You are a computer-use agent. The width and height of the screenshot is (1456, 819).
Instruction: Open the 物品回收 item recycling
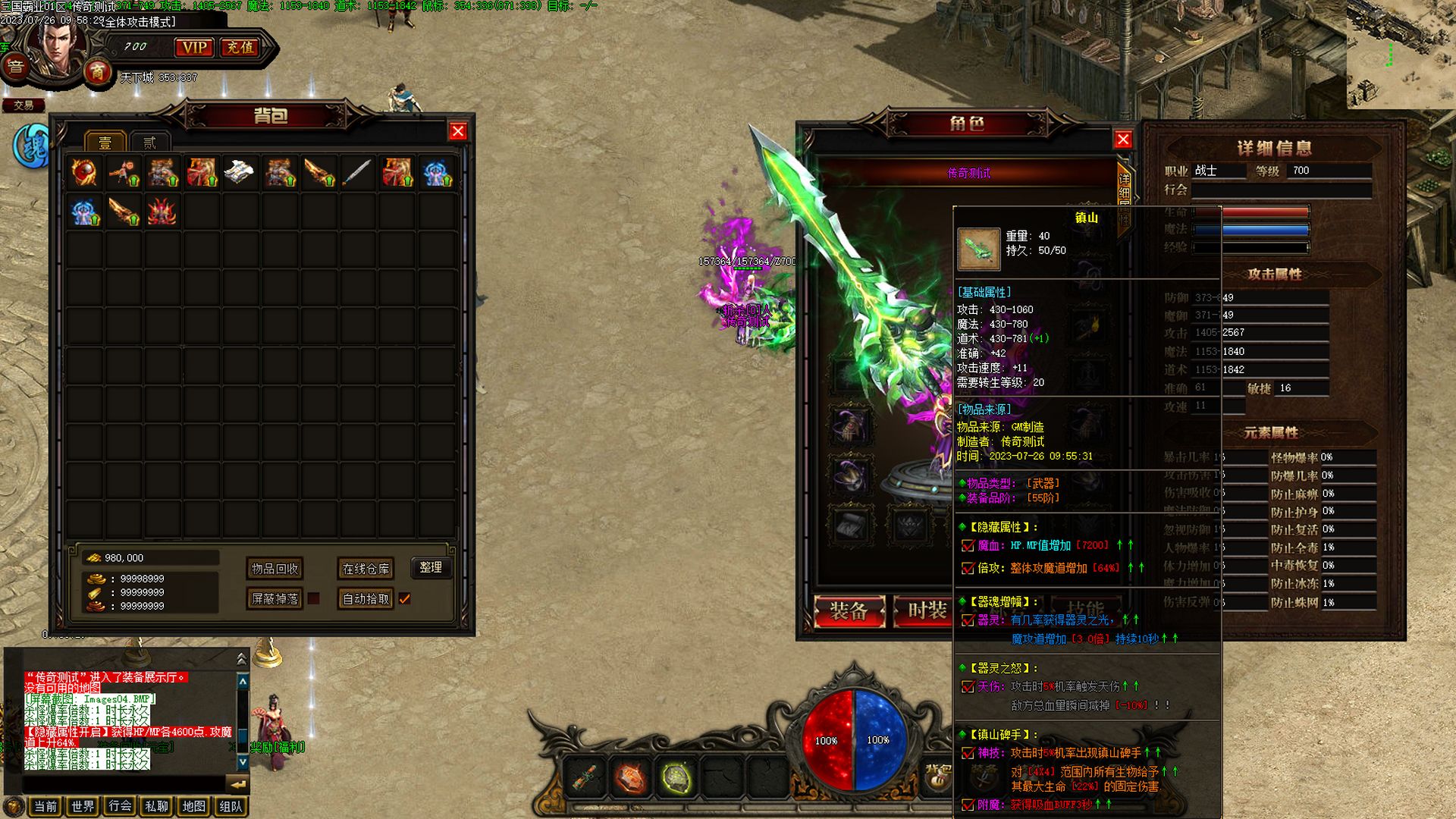275,569
